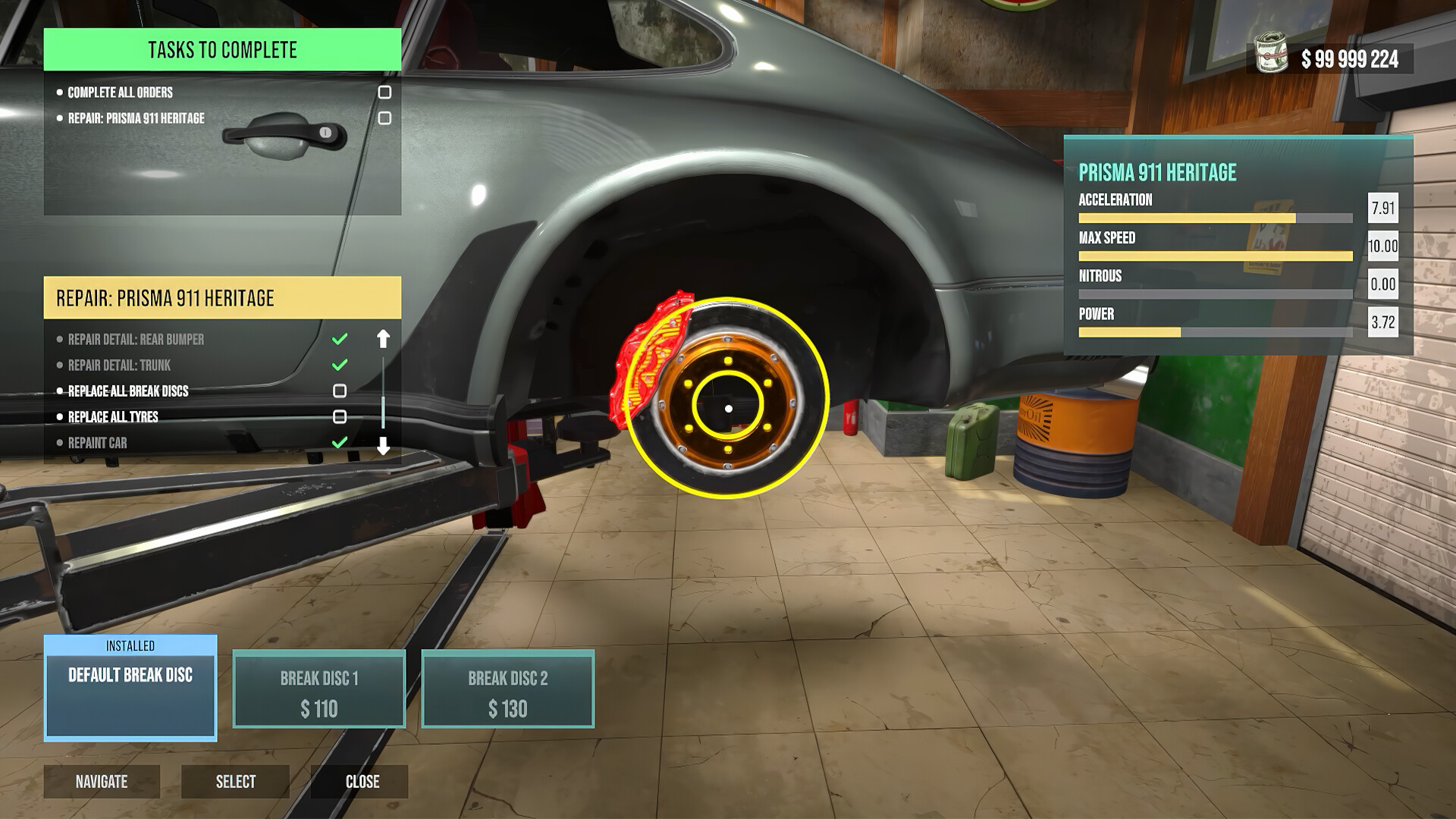Open the Tasks to Complete panel header

point(222,50)
